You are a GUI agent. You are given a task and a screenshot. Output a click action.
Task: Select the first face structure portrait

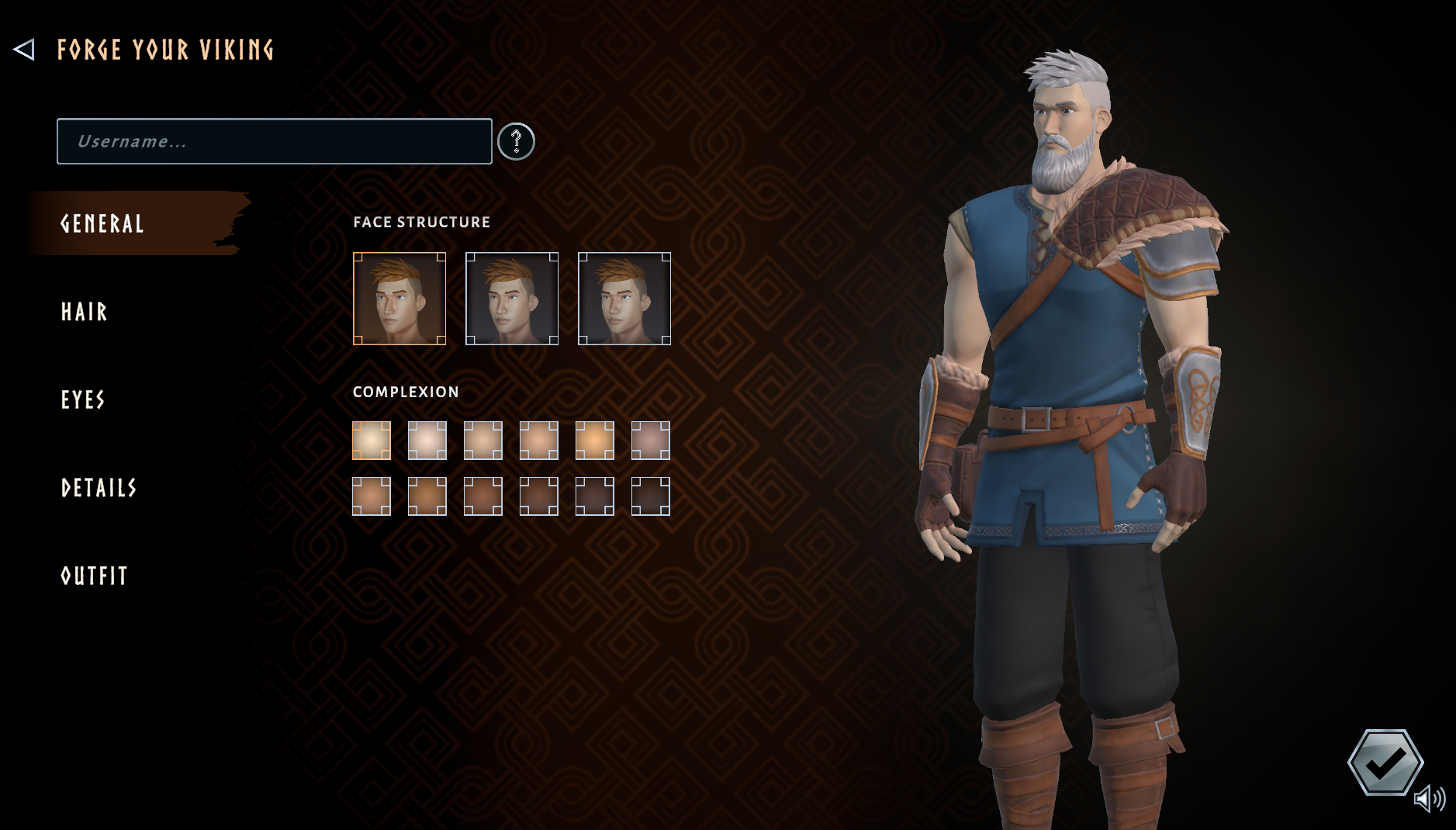click(399, 298)
